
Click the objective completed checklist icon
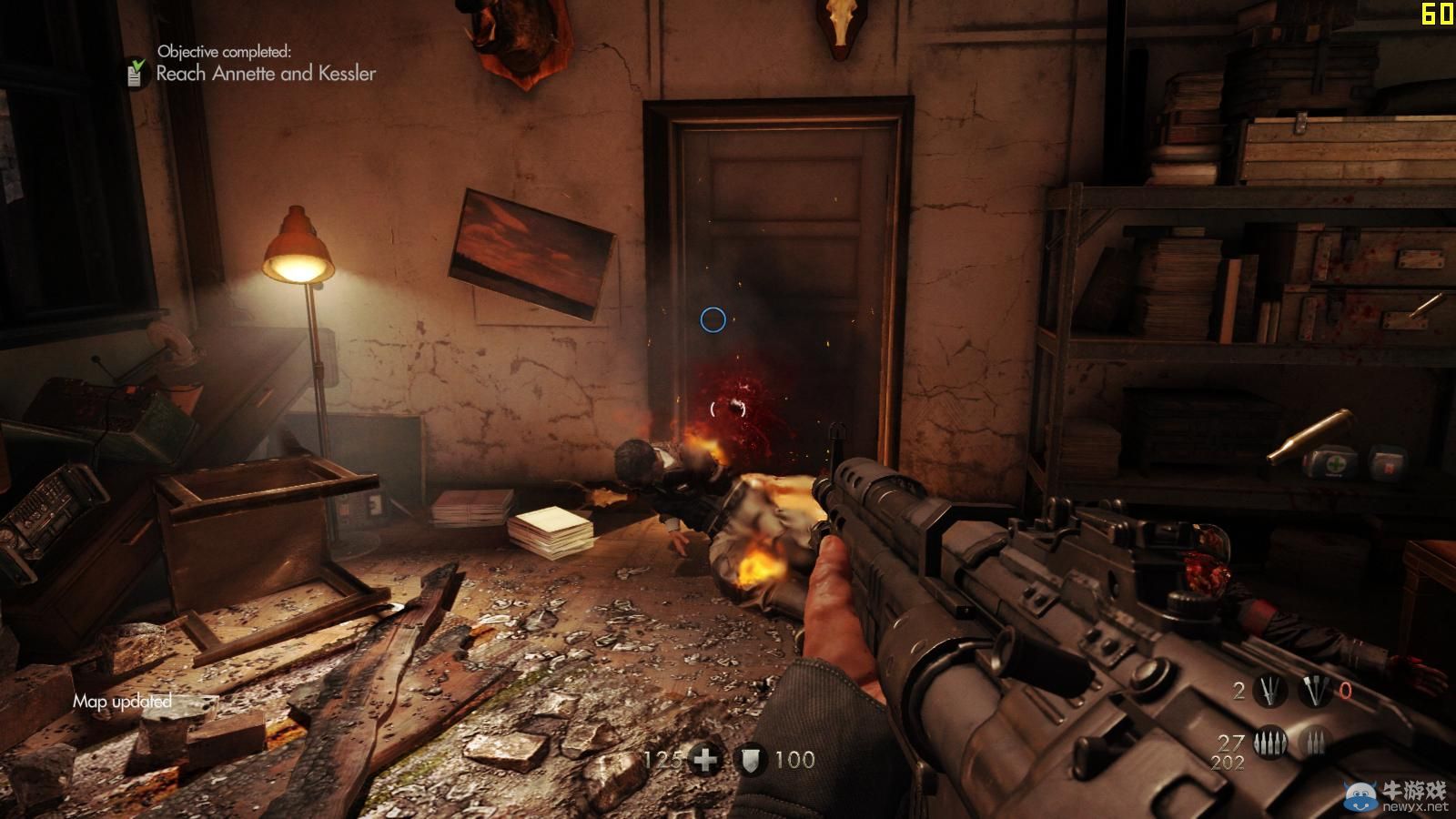(136, 72)
